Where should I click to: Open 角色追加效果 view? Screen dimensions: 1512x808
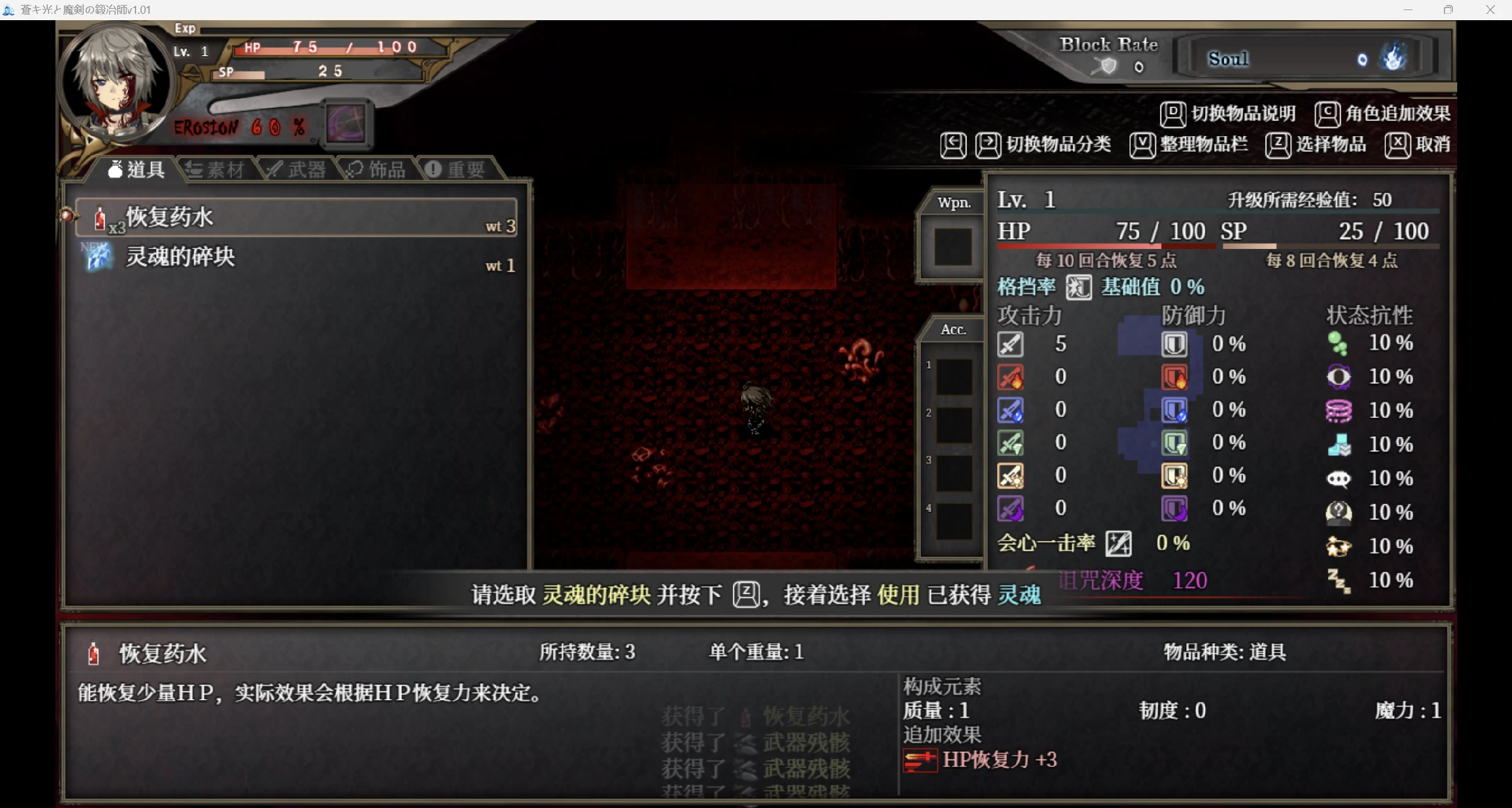[x=1383, y=114]
